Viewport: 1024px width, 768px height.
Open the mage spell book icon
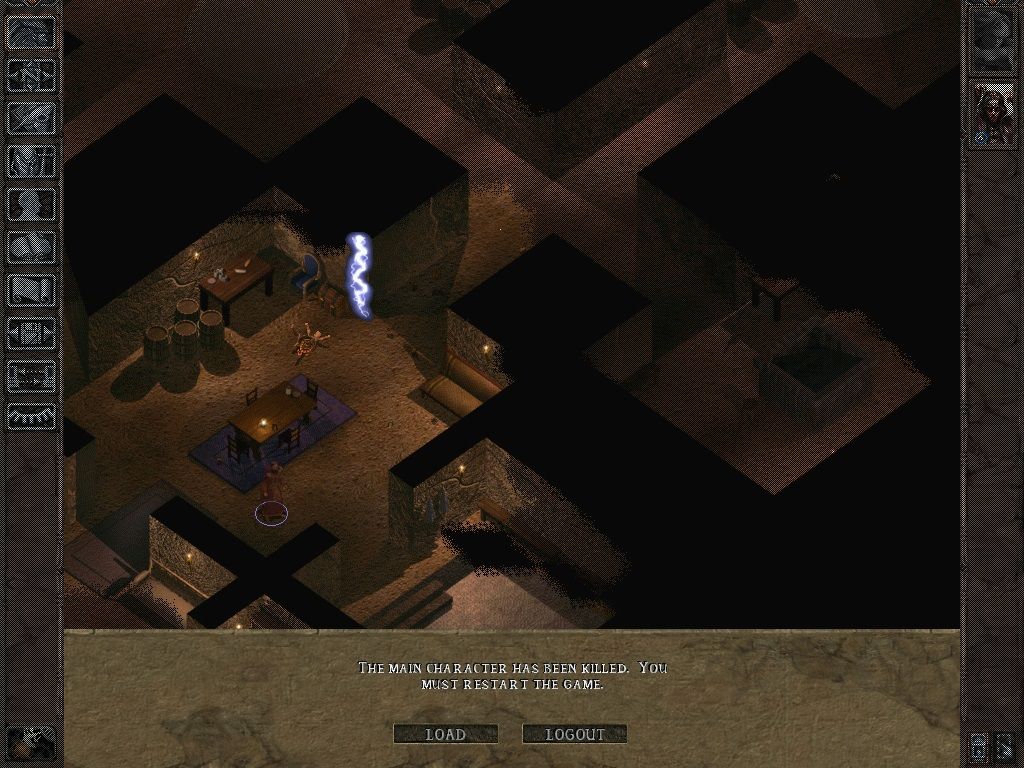[31, 247]
